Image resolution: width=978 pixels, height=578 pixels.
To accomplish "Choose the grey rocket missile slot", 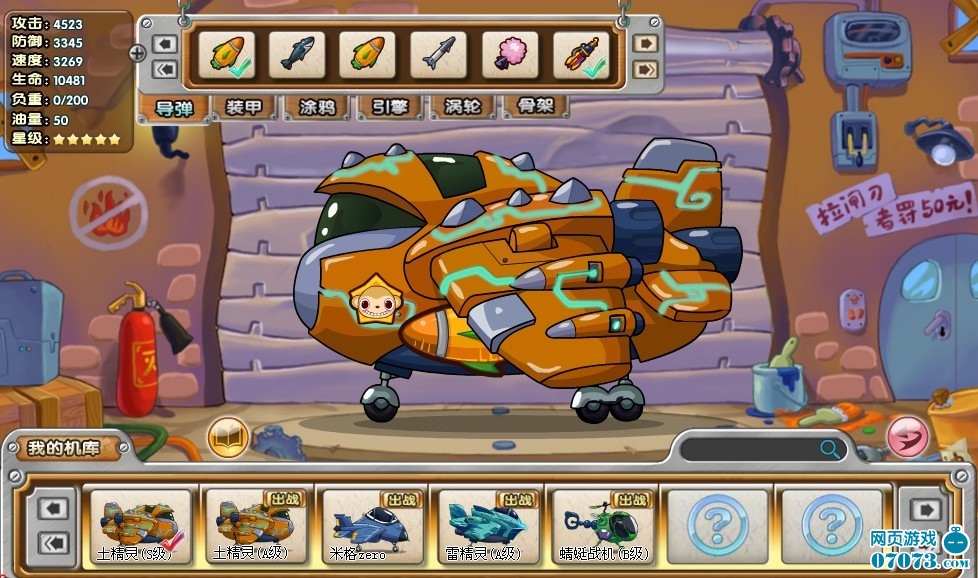I will point(439,54).
